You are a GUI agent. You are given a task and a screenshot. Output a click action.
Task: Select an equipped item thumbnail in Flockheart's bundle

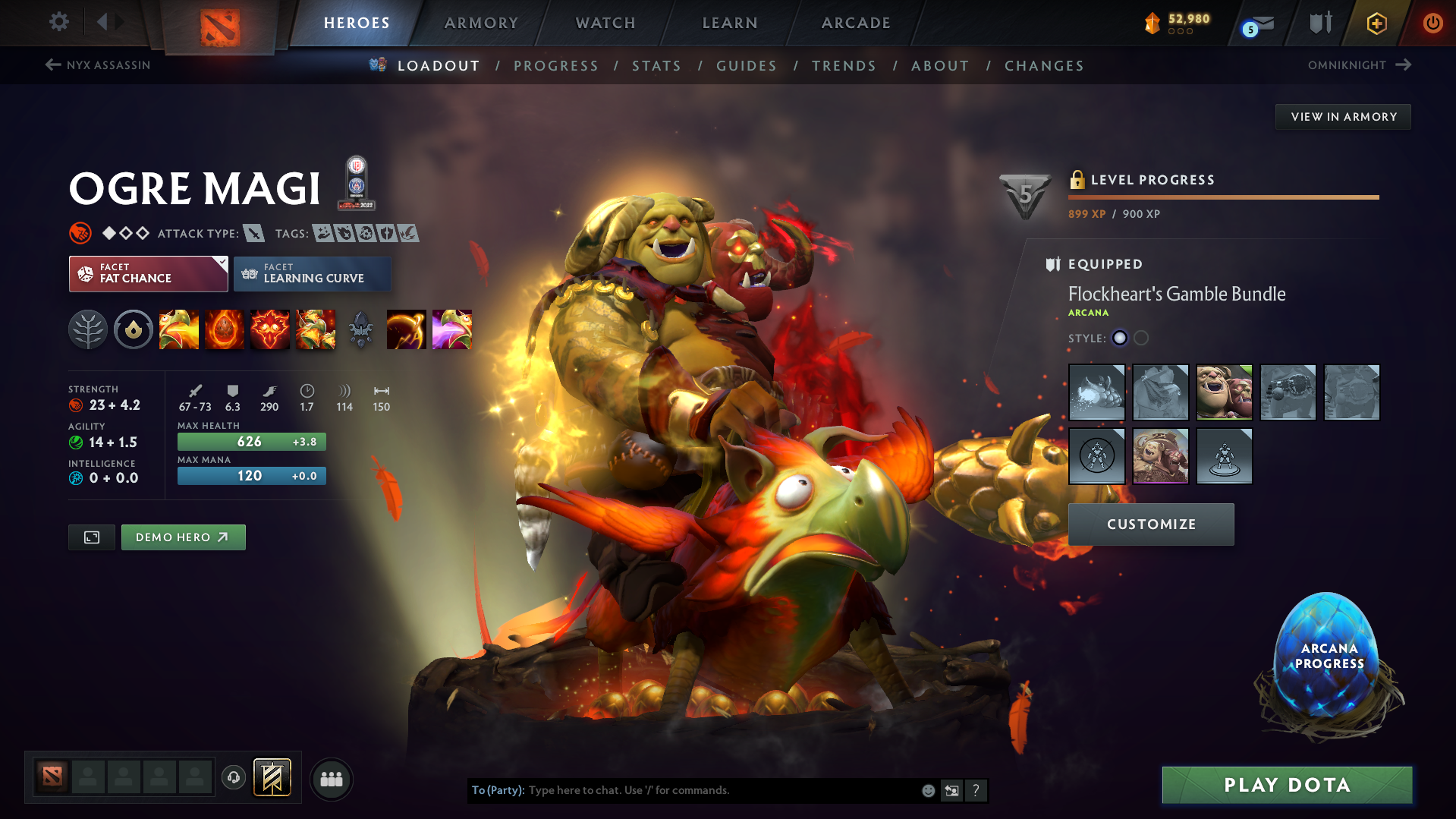[1096, 392]
